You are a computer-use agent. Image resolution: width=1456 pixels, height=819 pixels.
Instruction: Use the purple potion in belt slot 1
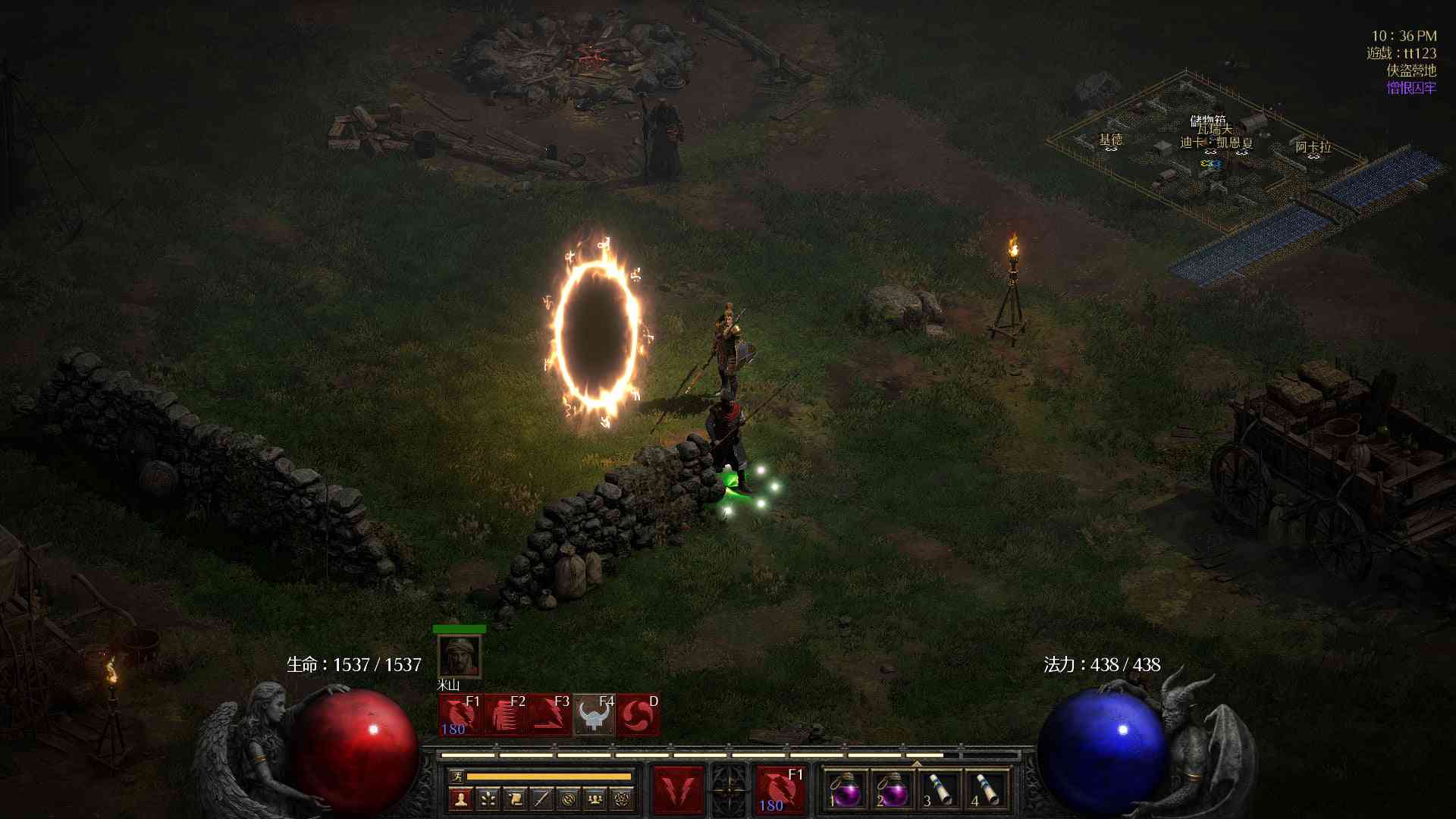(846, 791)
